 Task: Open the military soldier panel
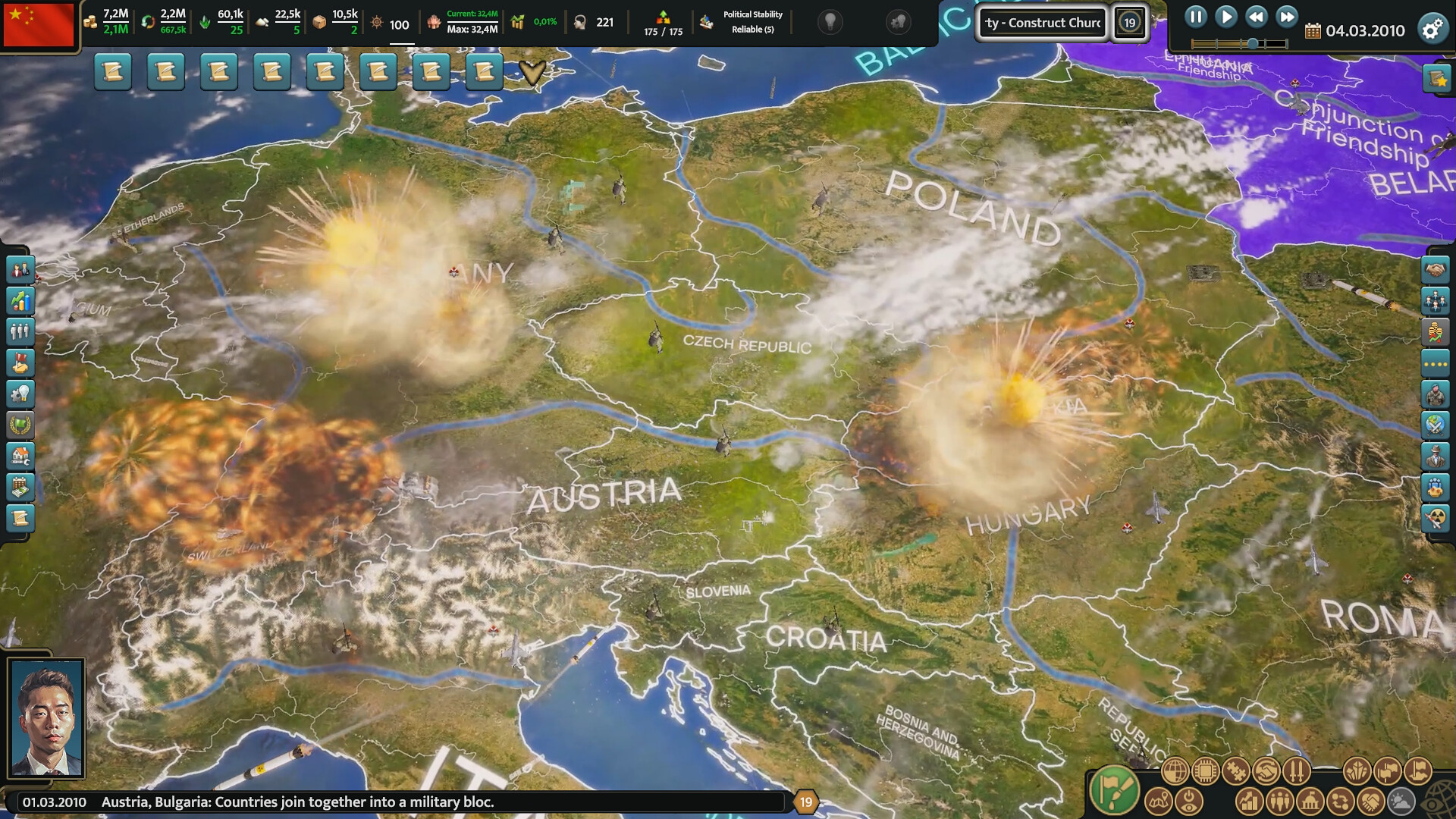point(1435,393)
